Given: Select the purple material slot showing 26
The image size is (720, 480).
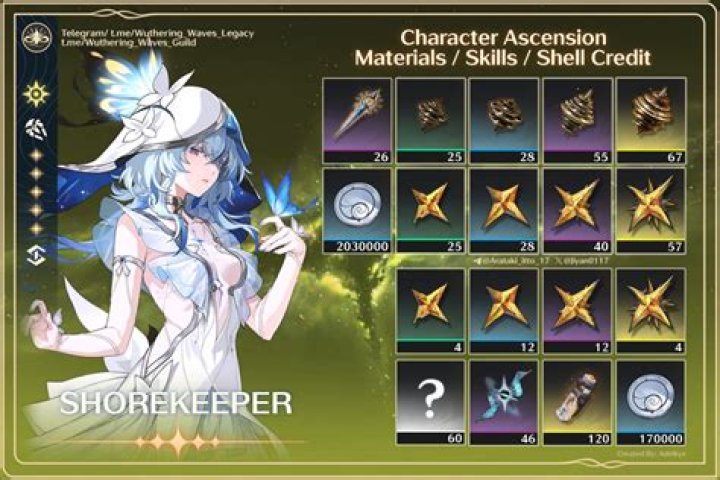Looking at the screenshot, I should [x=357, y=117].
